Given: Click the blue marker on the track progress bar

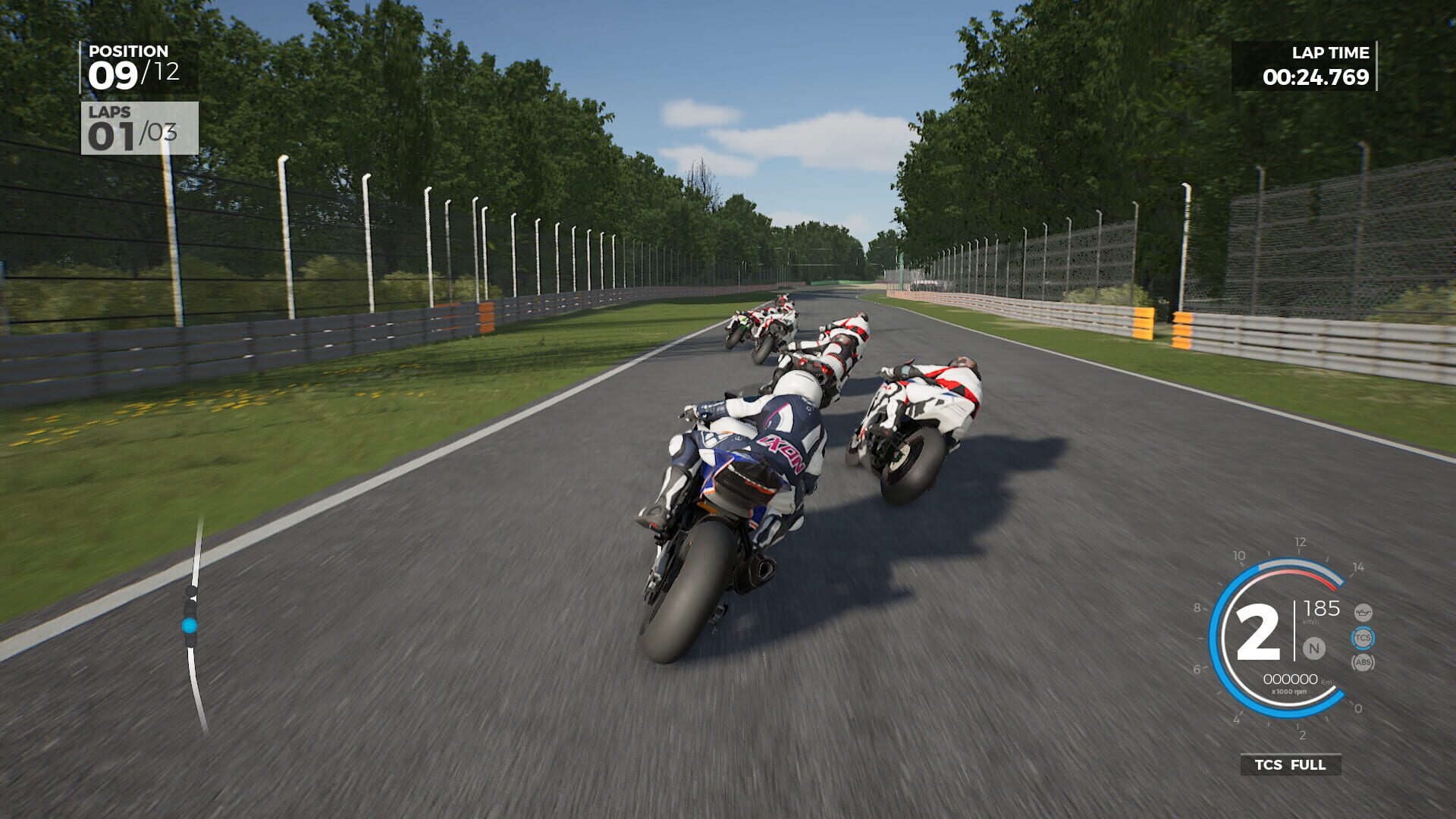Looking at the screenshot, I should 187,626.
